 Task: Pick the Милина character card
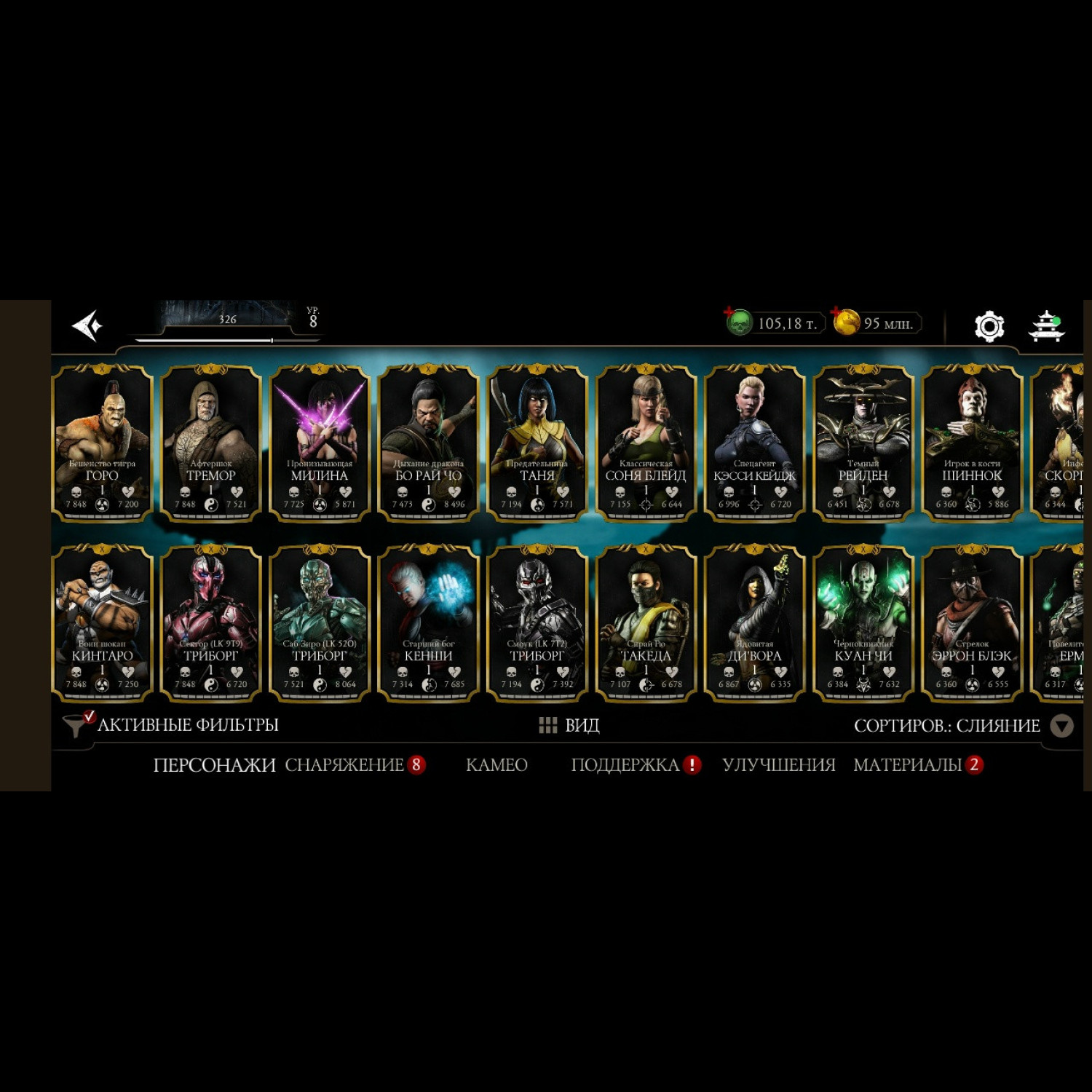pos(320,442)
